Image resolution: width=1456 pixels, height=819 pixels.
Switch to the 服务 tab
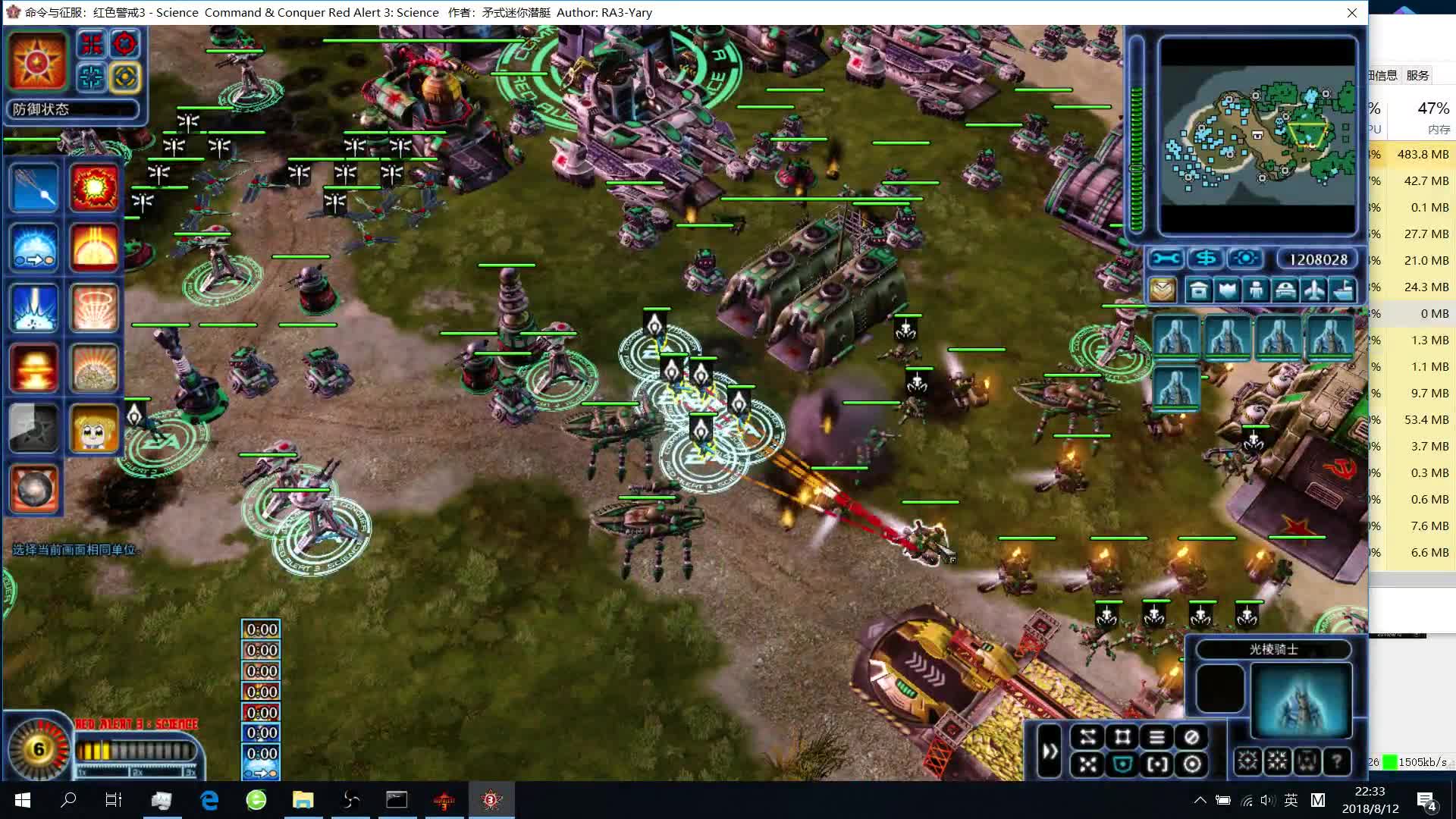coord(1417,75)
